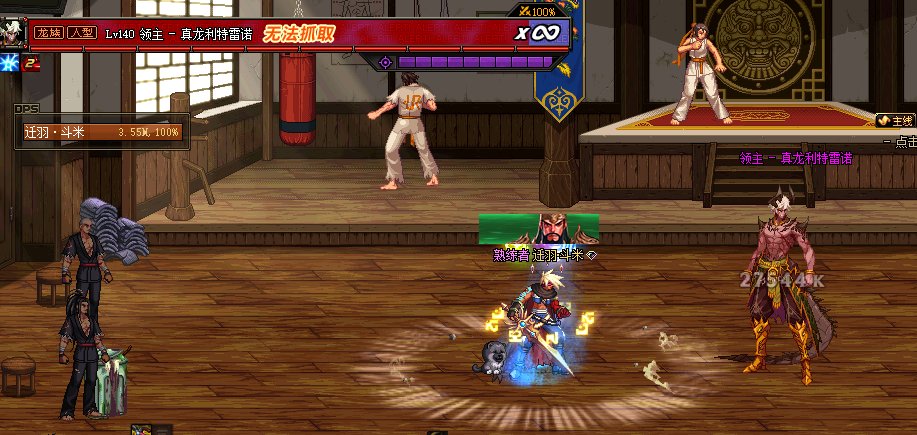This screenshot has width=917, height=435.
Task: Select the 迁羽·斗米 row in DPS panel
Action: pyautogui.click(x=101, y=131)
